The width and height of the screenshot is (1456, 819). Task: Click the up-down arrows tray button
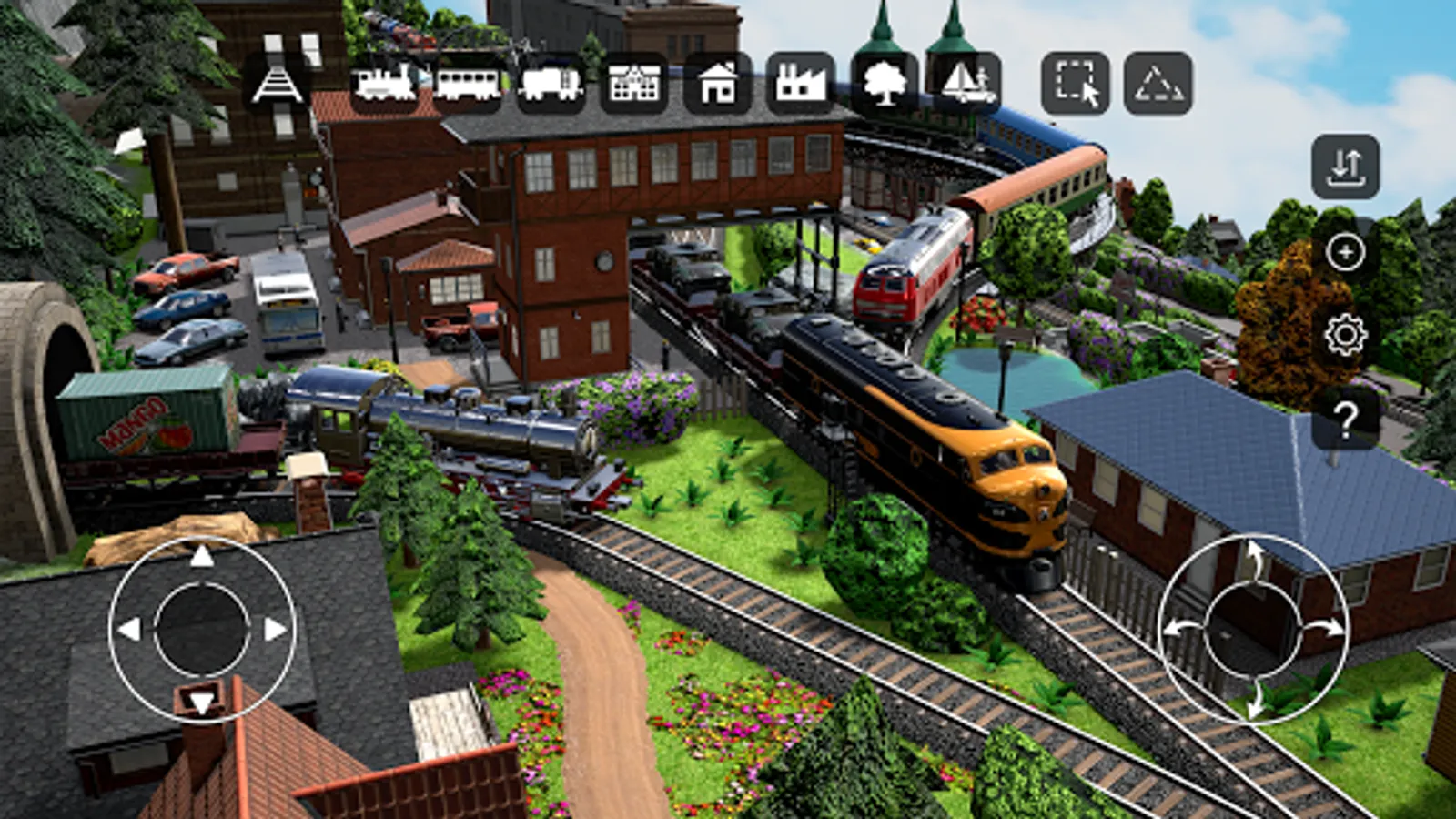pos(1345,167)
